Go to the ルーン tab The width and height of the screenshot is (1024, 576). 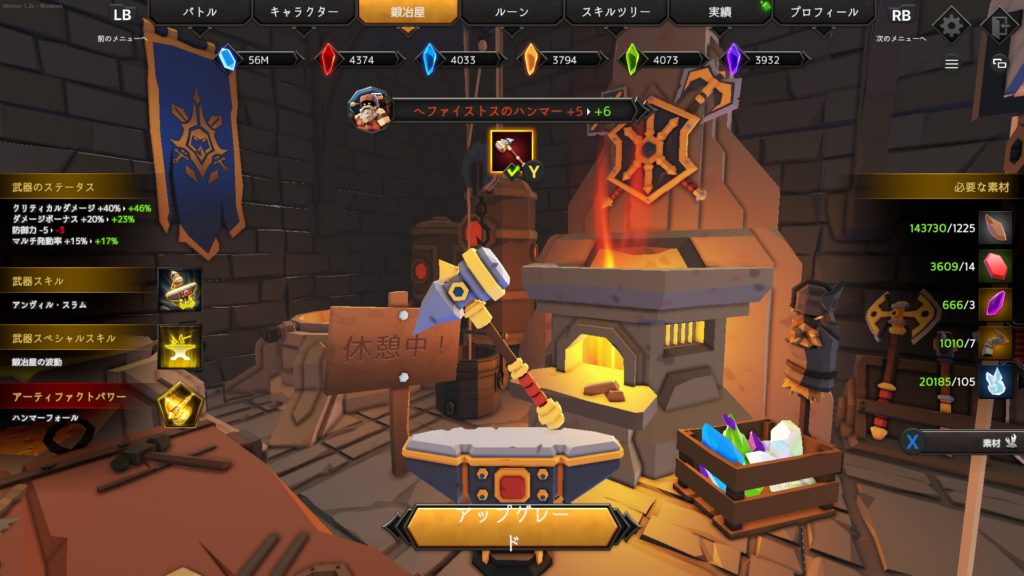click(511, 13)
